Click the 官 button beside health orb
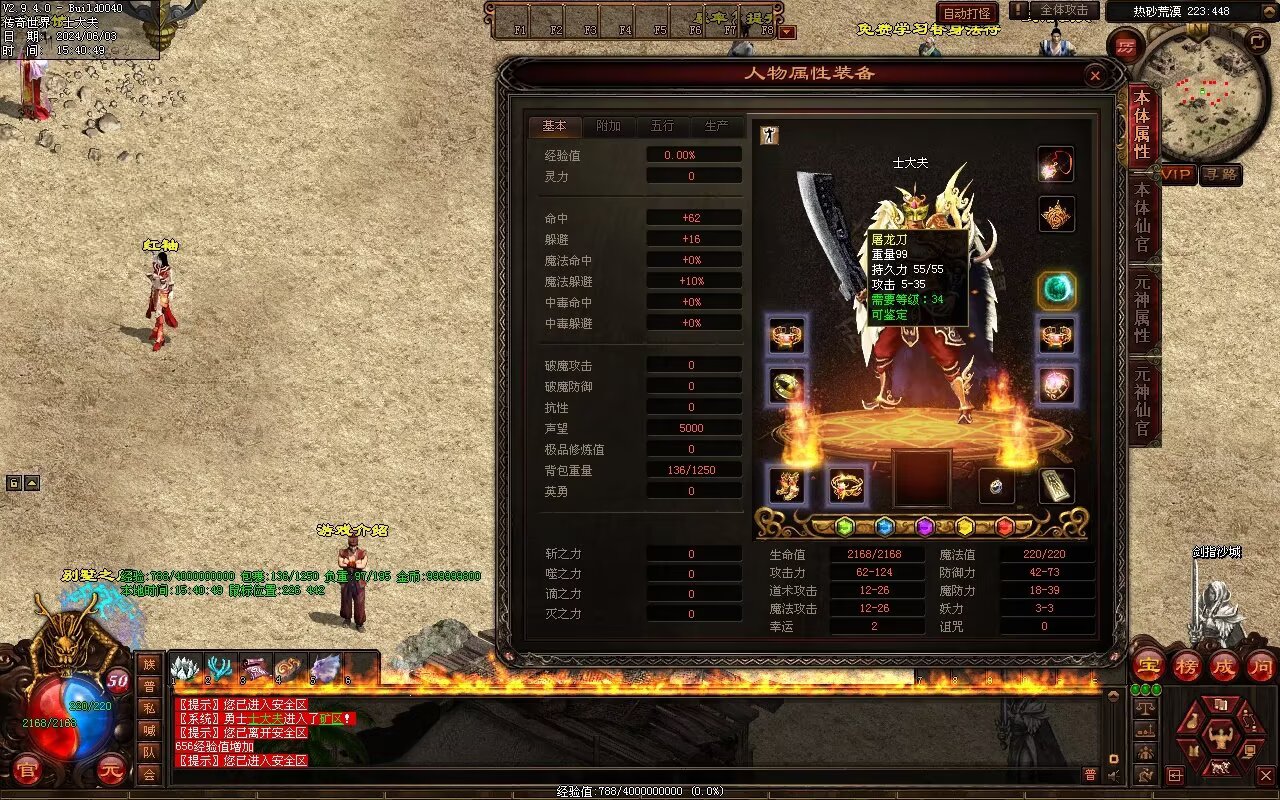The height and width of the screenshot is (800, 1280). tap(27, 770)
